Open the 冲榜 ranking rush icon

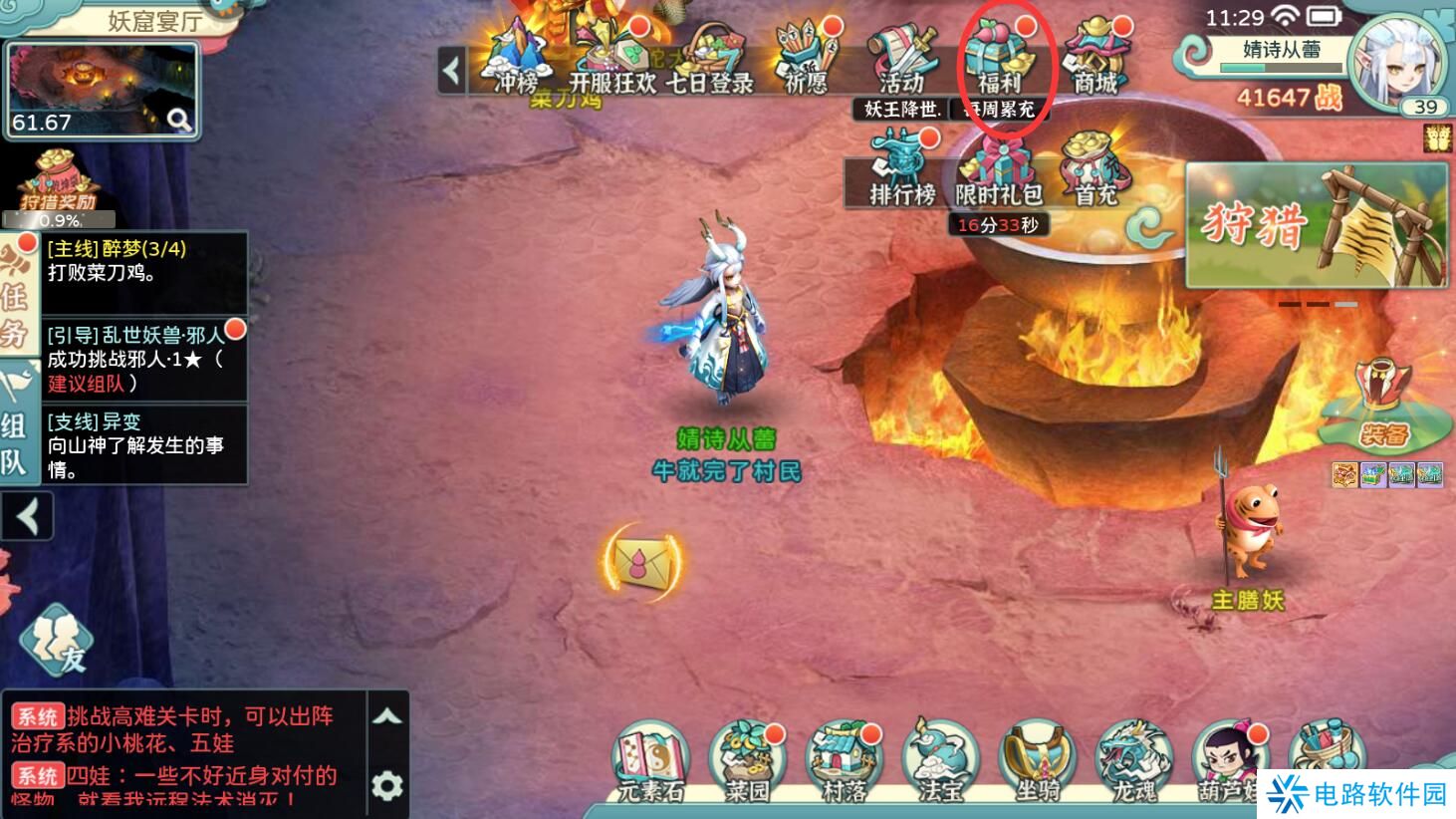(516, 60)
